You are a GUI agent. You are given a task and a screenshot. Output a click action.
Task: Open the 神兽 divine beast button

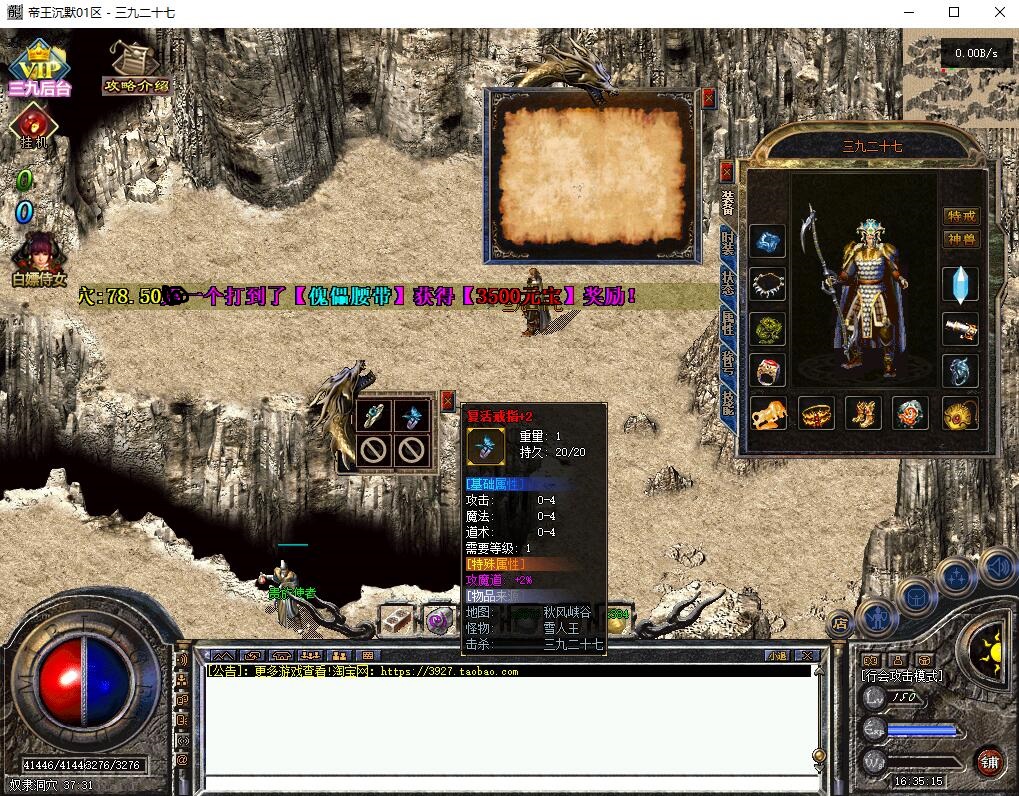pyautogui.click(x=961, y=239)
